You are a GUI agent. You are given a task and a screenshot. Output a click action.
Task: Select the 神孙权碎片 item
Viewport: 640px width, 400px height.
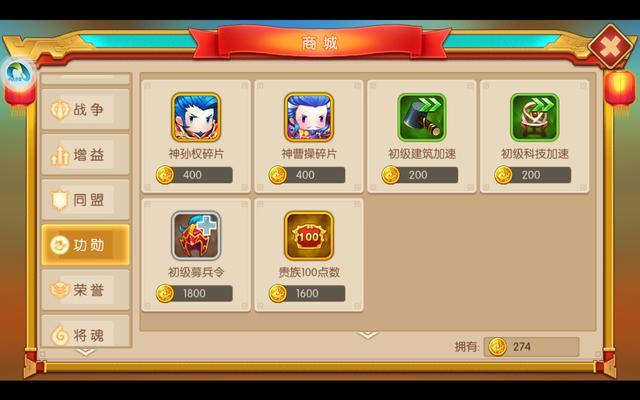click(x=195, y=118)
